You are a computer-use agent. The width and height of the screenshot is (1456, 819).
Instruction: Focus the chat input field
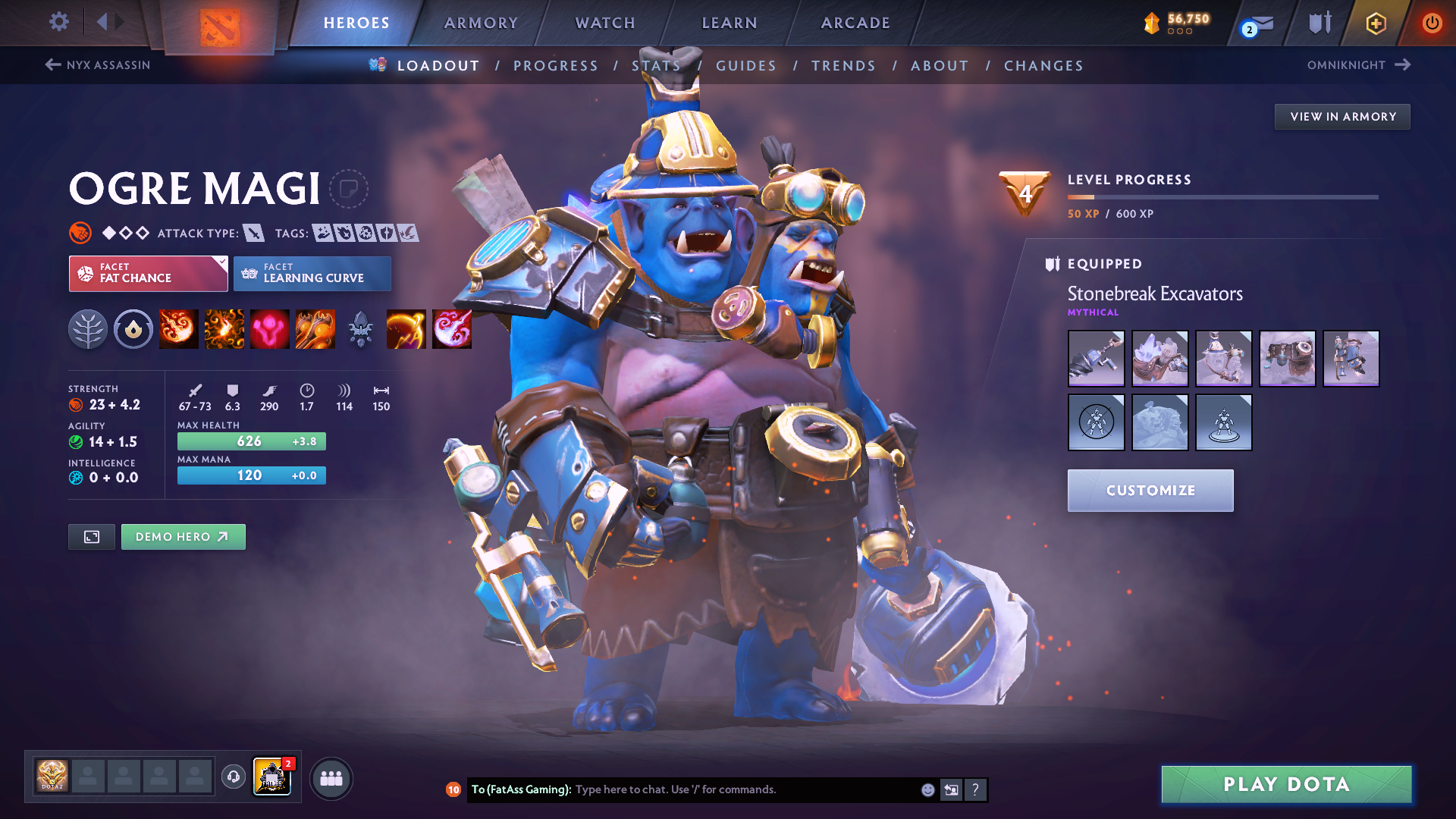tap(743, 789)
